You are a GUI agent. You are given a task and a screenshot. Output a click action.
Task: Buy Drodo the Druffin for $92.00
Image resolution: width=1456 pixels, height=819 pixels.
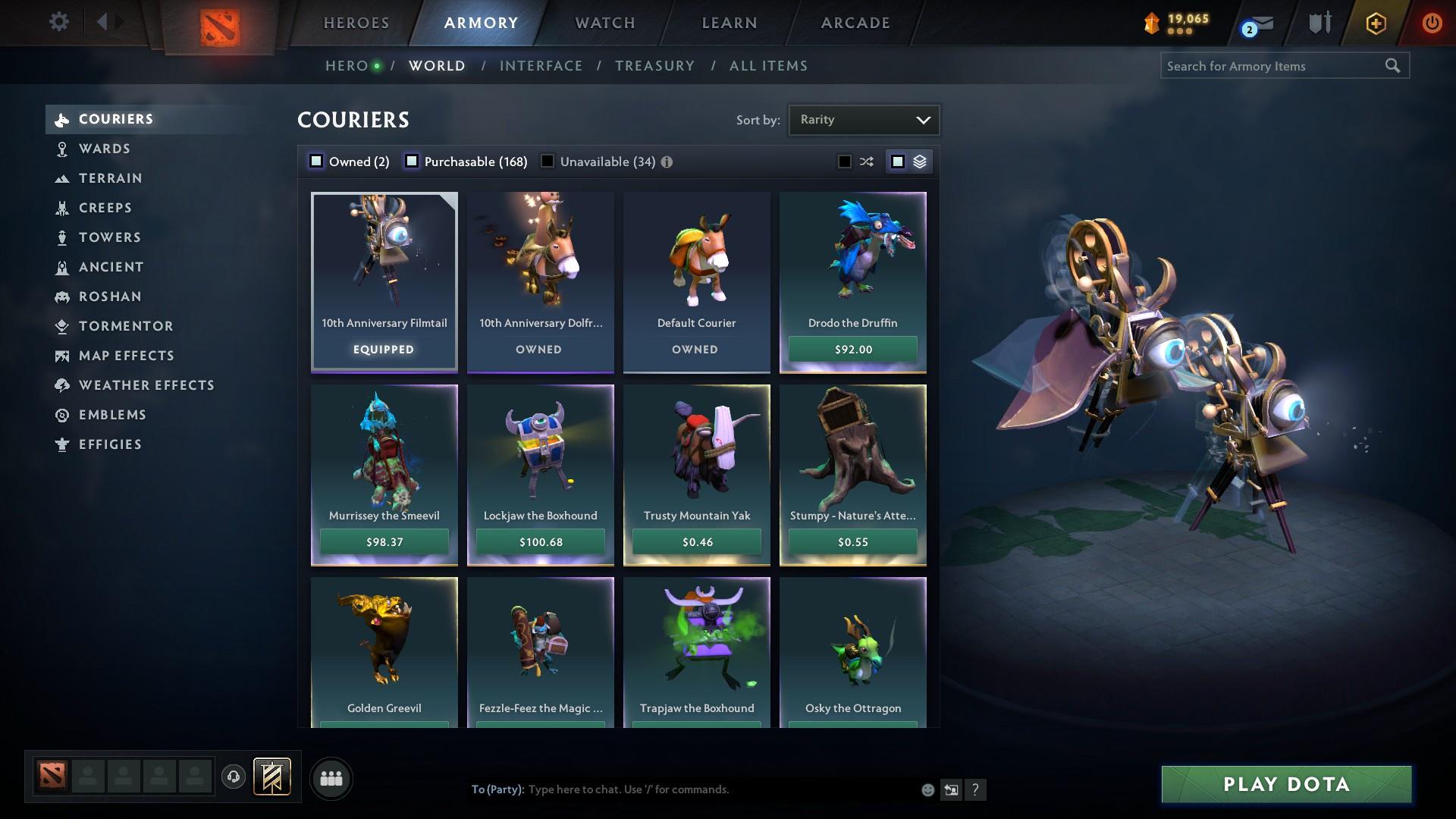point(852,350)
